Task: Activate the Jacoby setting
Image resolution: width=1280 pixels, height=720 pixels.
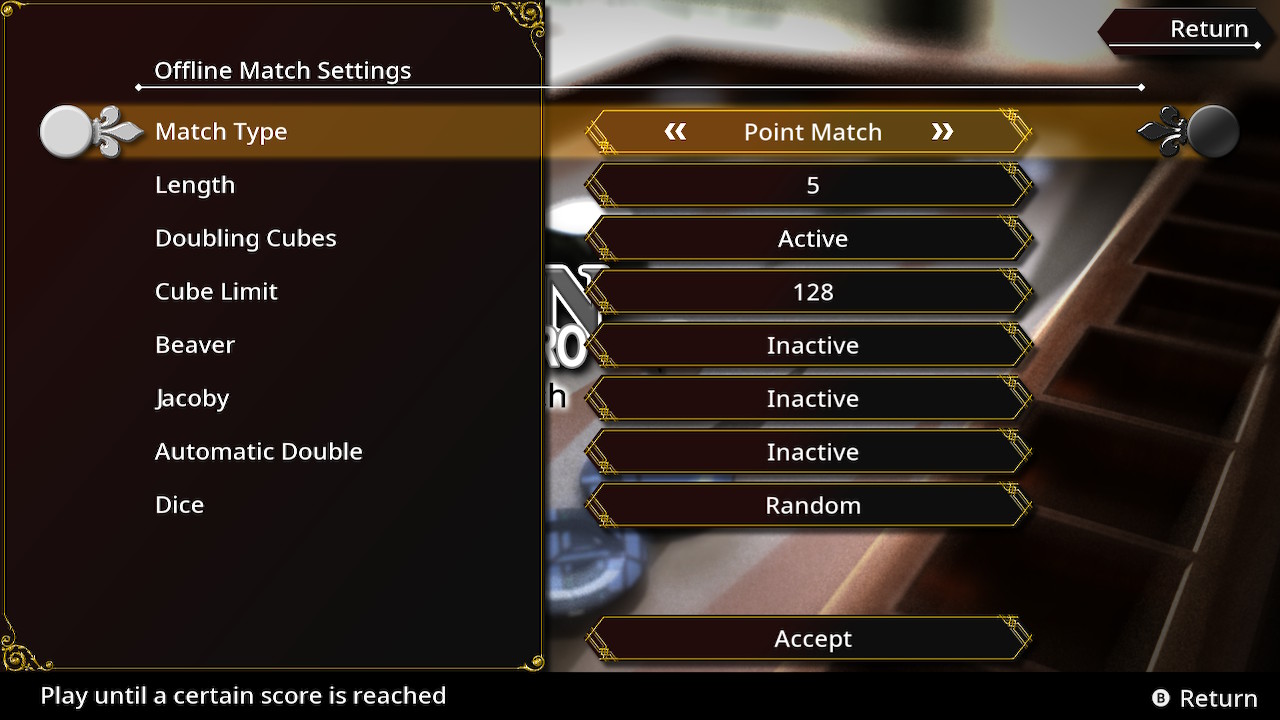Action: pyautogui.click(x=813, y=398)
